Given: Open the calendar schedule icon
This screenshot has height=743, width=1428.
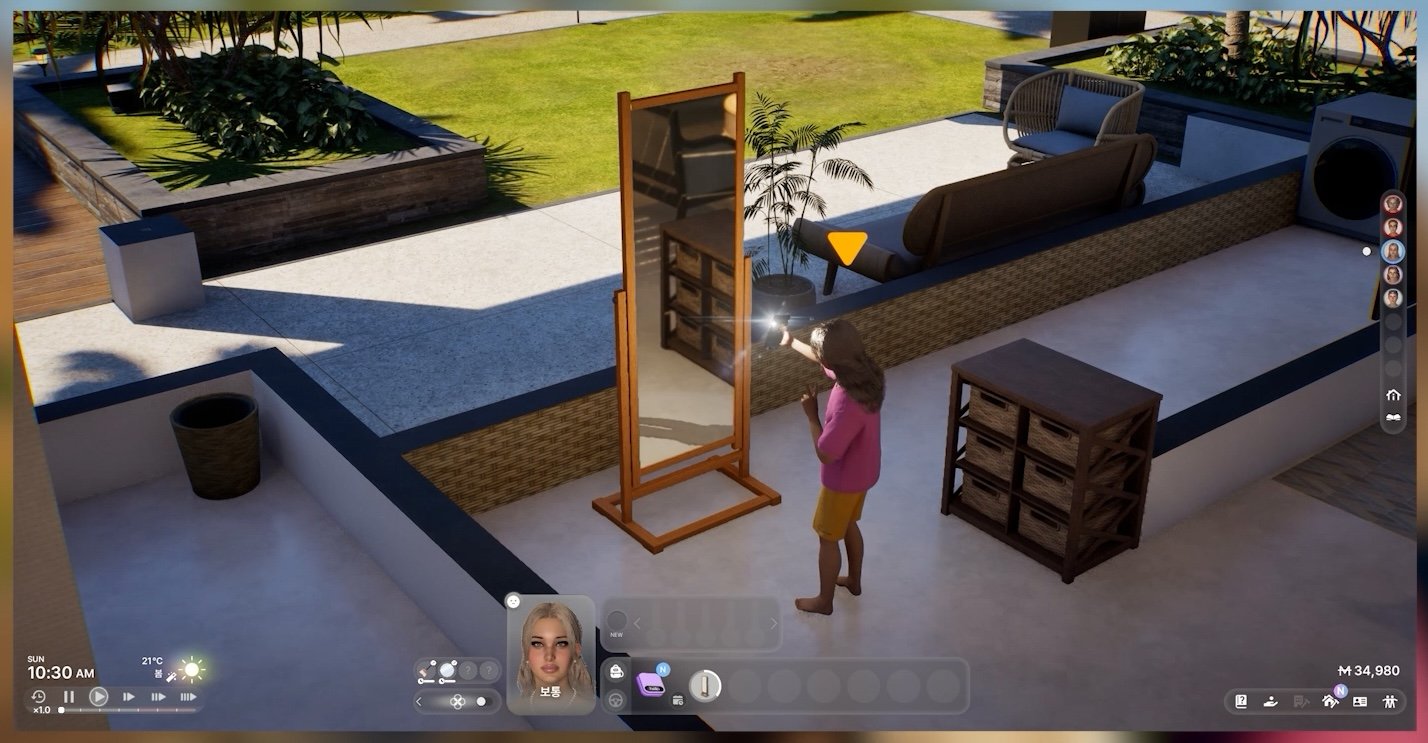Looking at the screenshot, I should [678, 700].
